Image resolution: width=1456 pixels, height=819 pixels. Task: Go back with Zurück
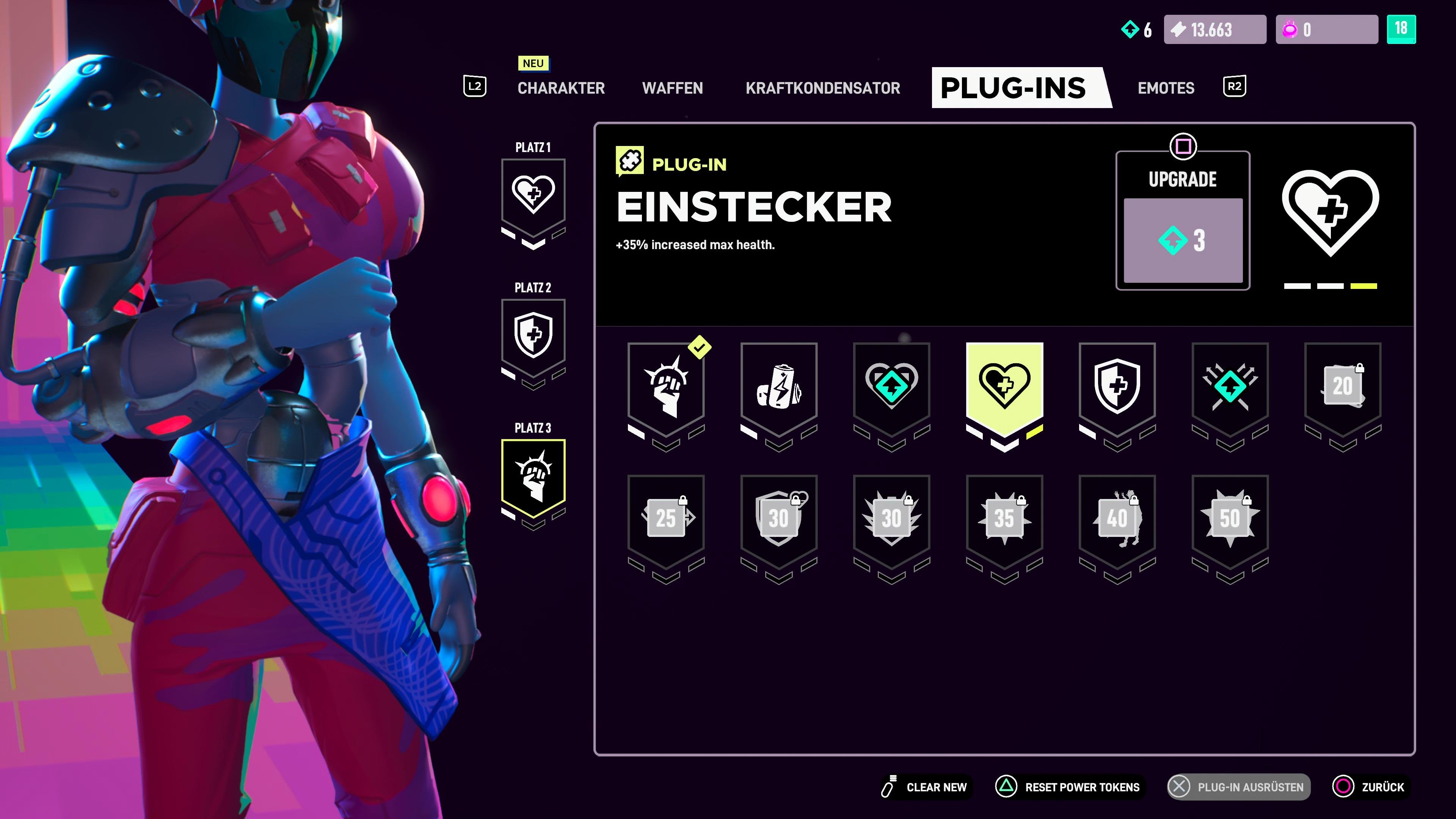(x=1370, y=787)
